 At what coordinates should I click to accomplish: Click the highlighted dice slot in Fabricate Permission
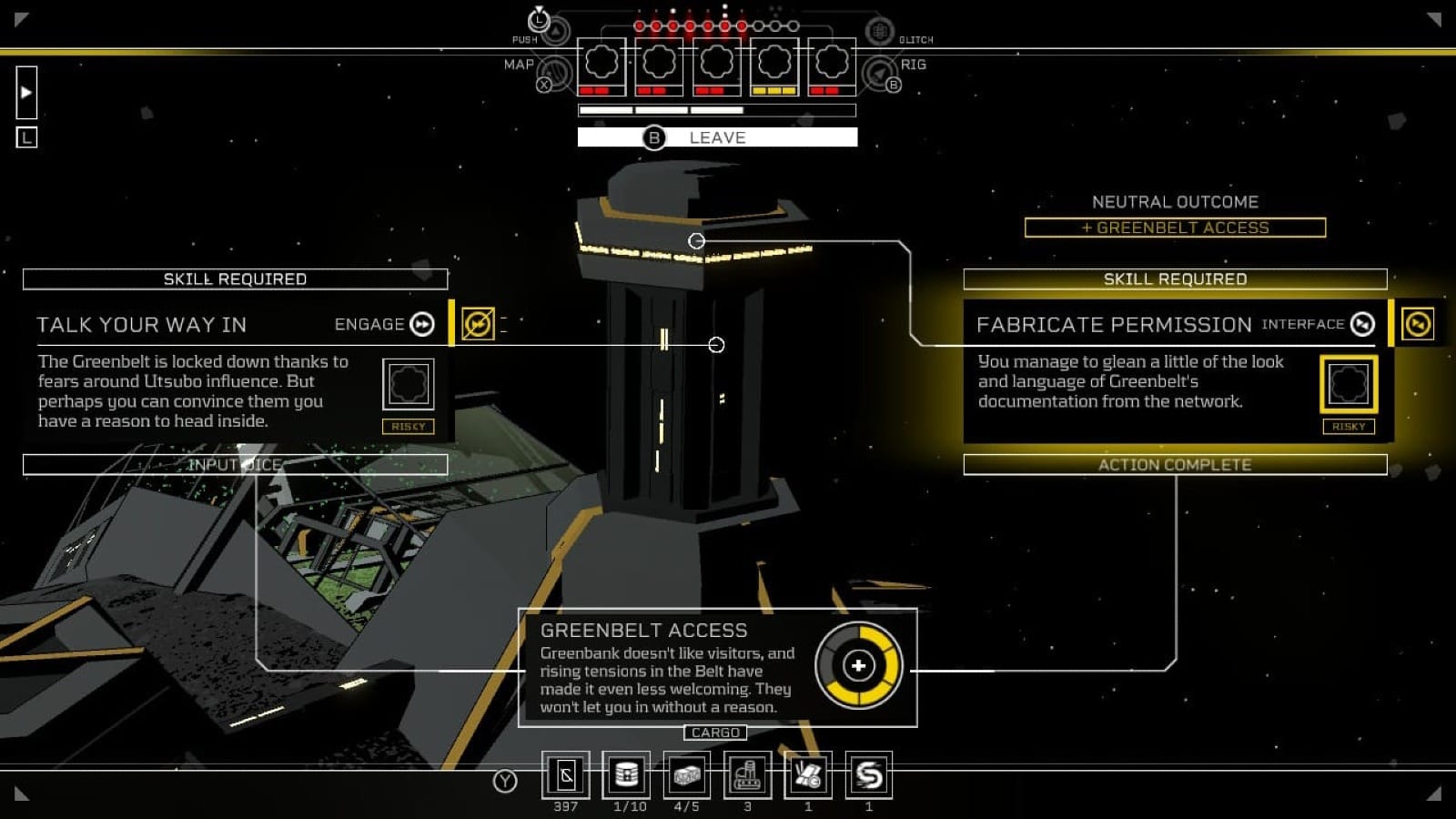(x=1348, y=384)
